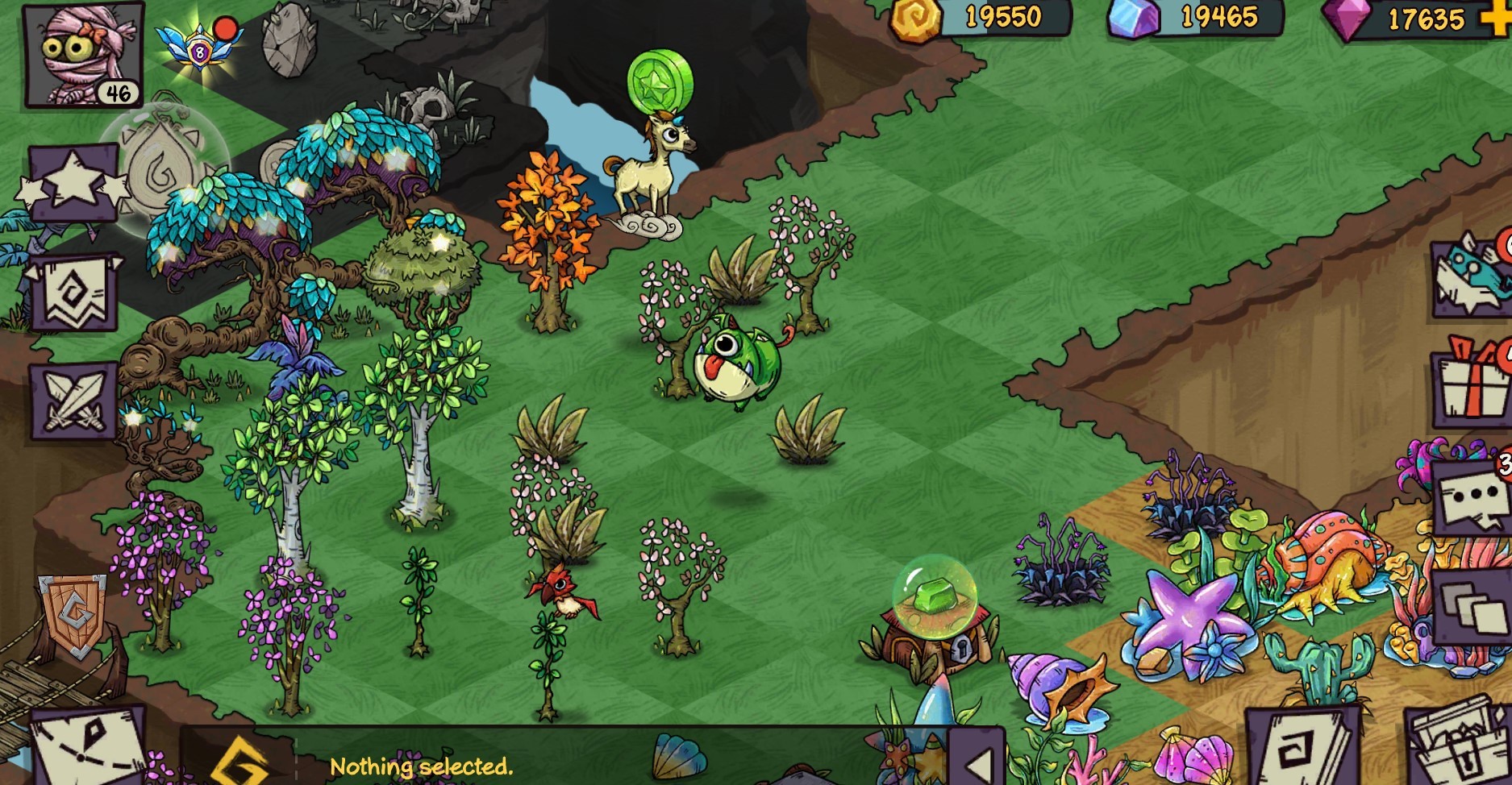Open the spiral book menu
This screenshot has height=785, width=1512.
(1300, 748)
